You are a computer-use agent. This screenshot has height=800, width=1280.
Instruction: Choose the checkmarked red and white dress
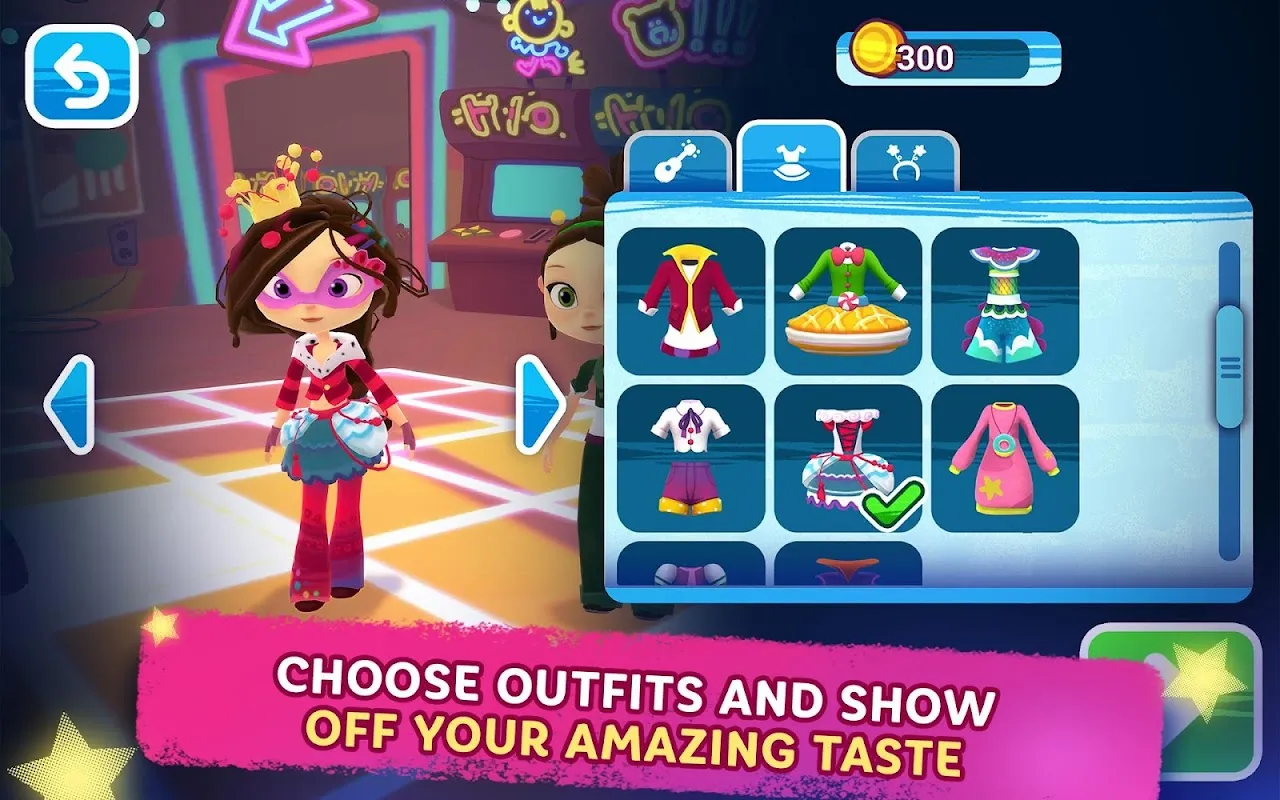tap(848, 458)
